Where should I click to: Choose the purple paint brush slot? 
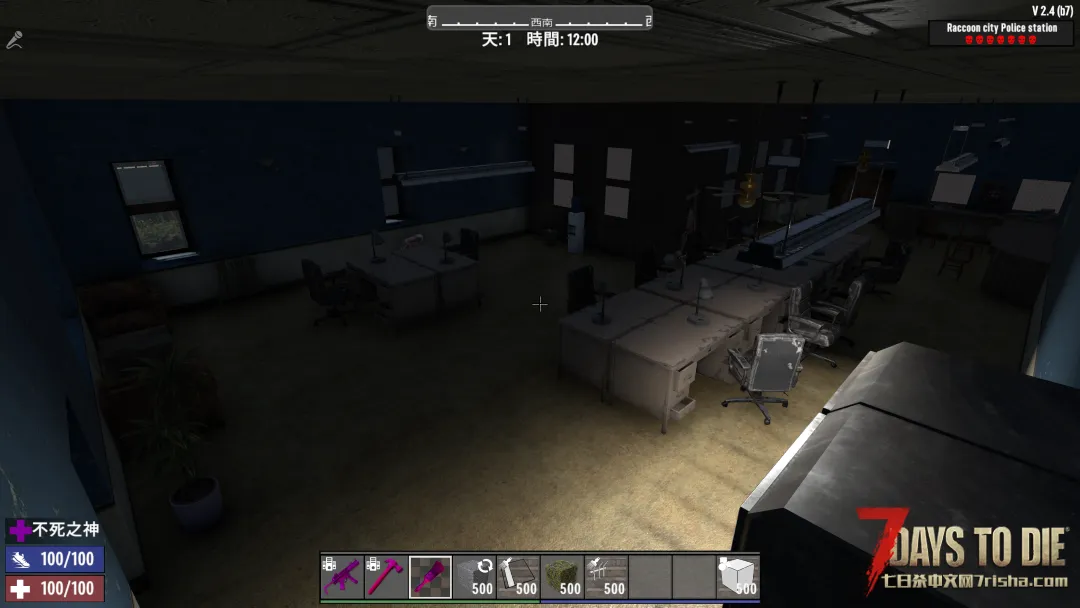431,577
